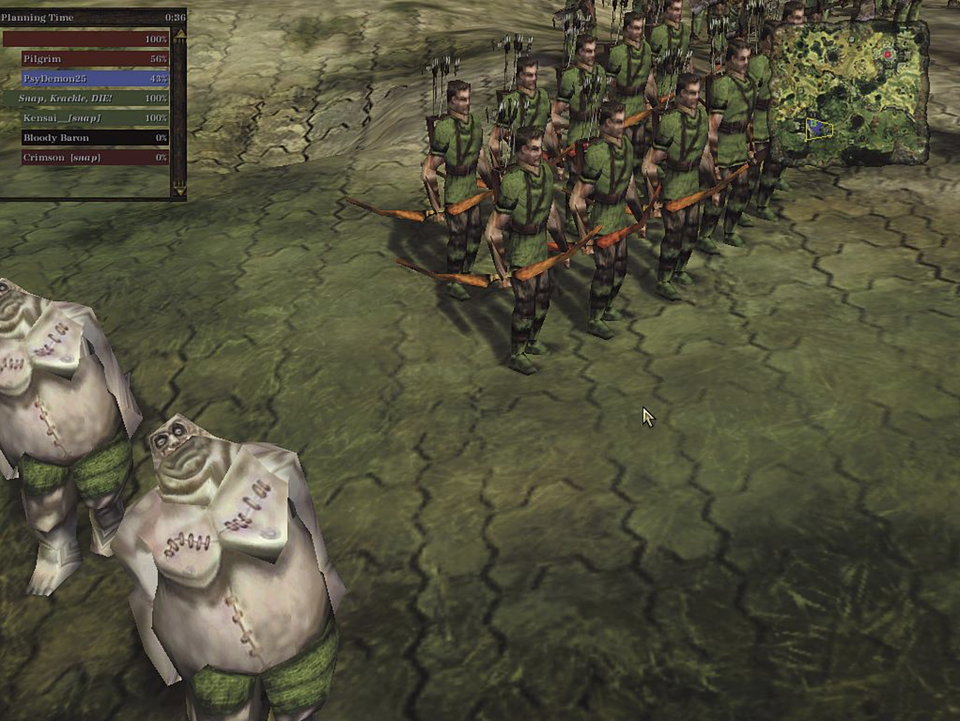
Task: Click the overhead minimap
Action: pyautogui.click(x=849, y=92)
